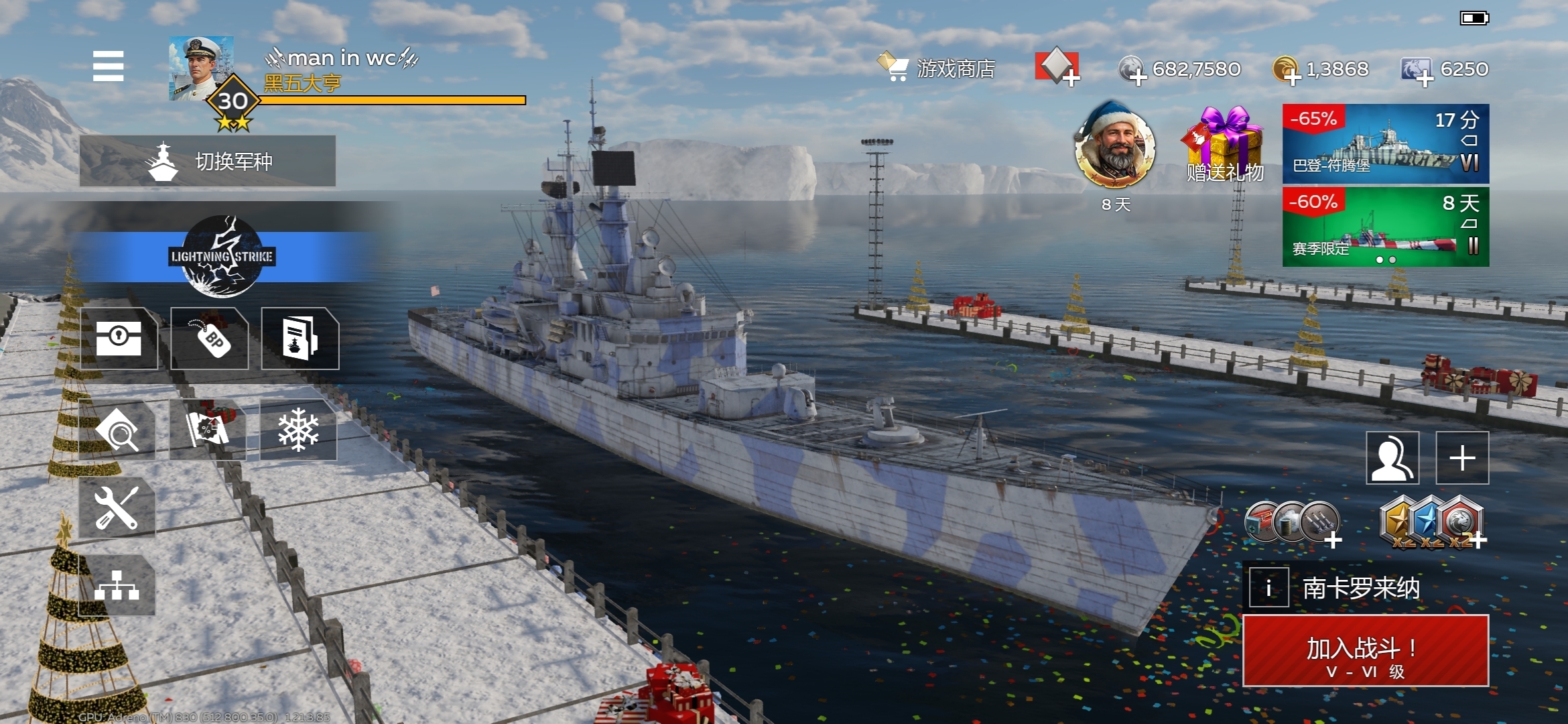Show info for 南卡罗来纳 ship
This screenshot has height=724, width=1568.
[1268, 588]
